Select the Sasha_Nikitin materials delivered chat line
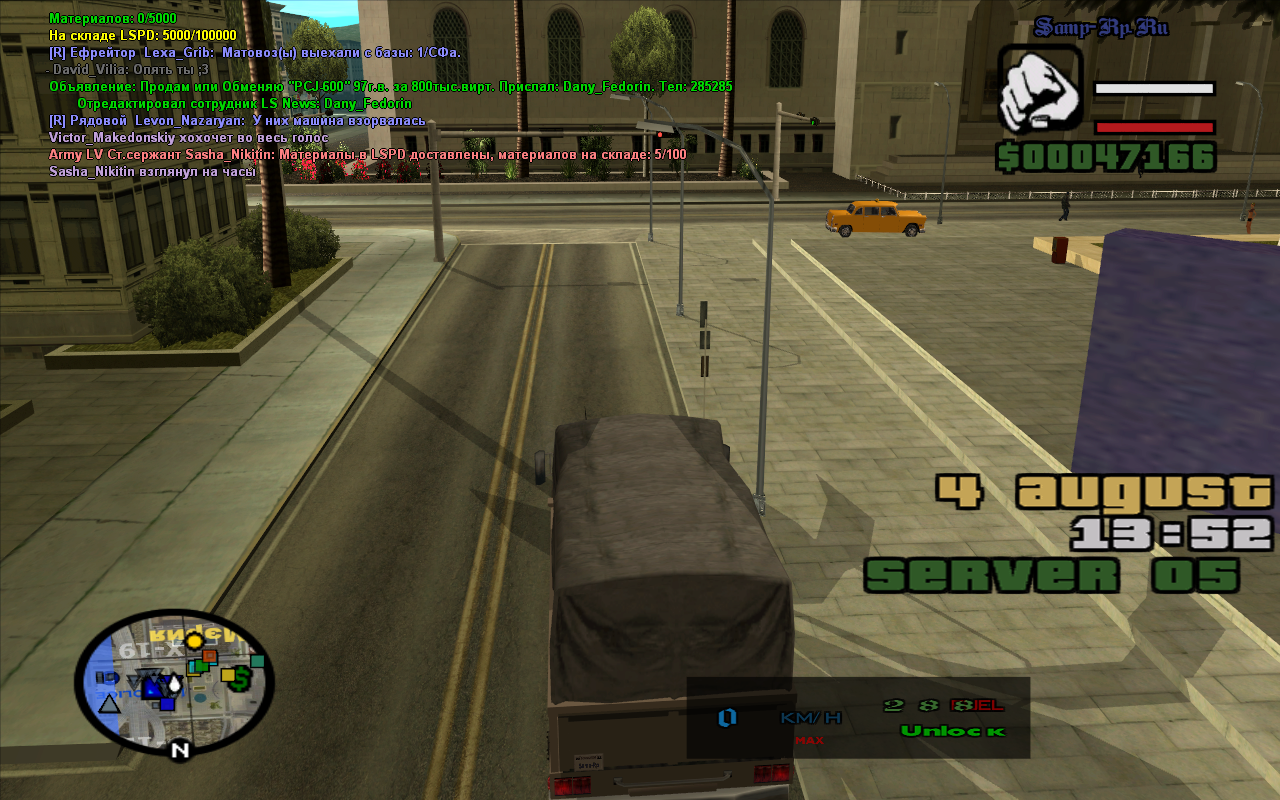1280x800 pixels. [367, 155]
